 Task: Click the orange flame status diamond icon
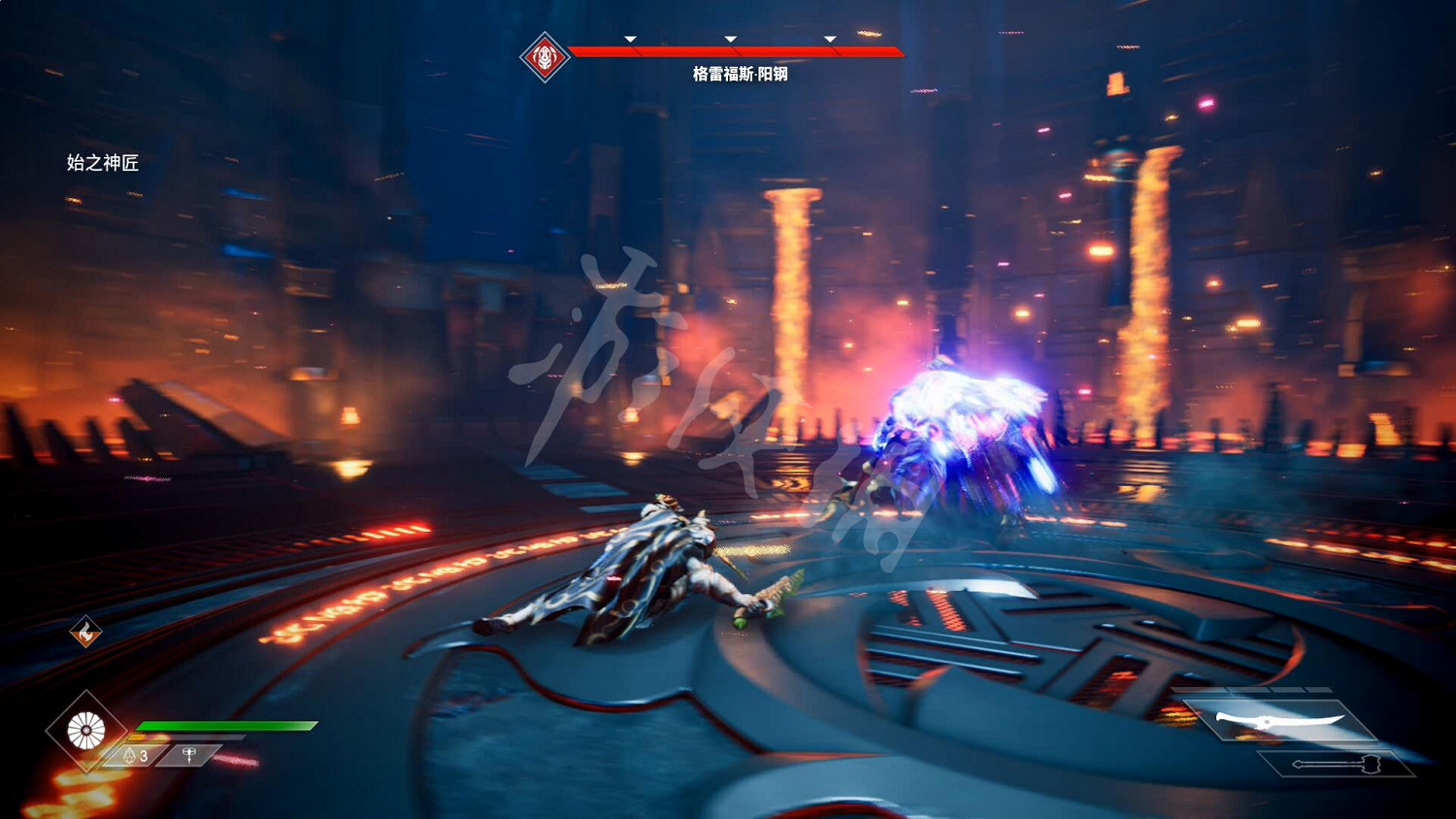(86, 633)
